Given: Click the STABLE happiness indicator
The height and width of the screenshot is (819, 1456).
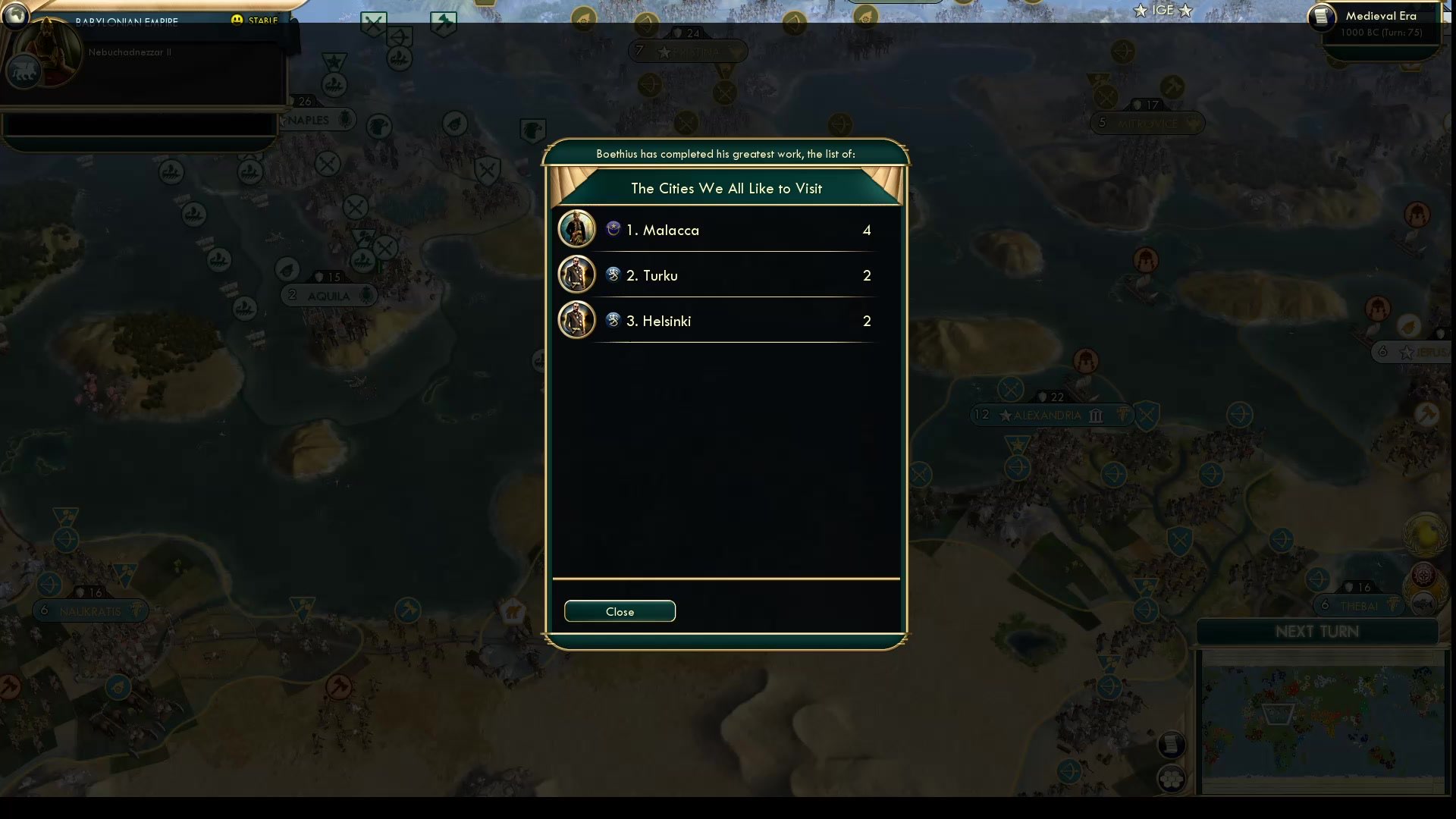Looking at the screenshot, I should click(x=256, y=21).
